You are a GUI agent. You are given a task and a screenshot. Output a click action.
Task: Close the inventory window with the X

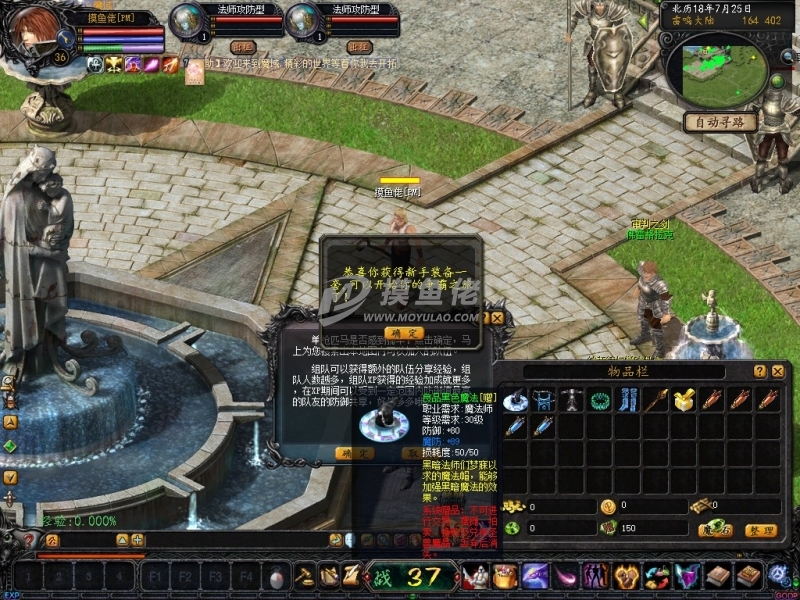pos(778,371)
